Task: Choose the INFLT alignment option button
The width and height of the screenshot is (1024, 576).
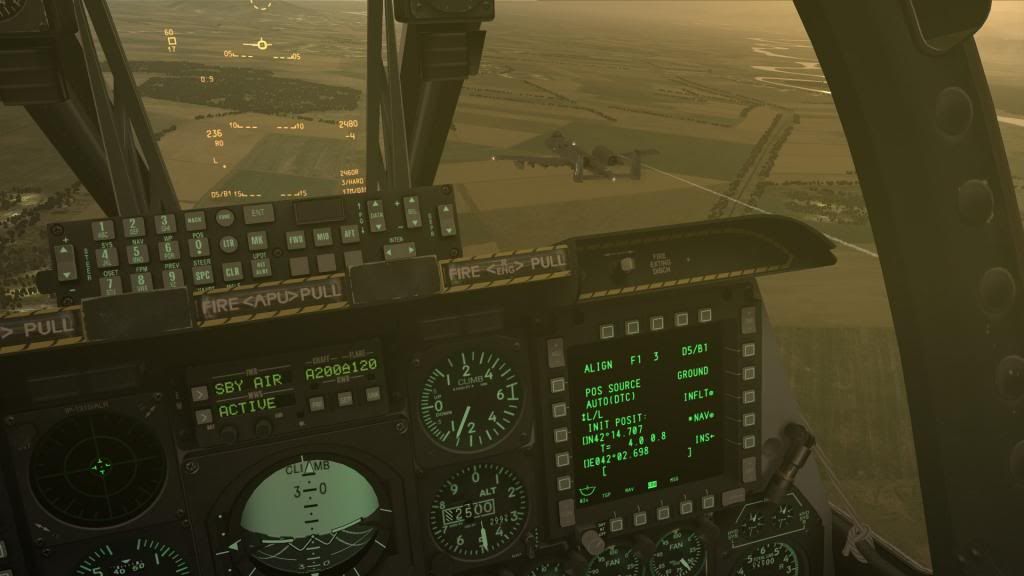Action: (749, 396)
